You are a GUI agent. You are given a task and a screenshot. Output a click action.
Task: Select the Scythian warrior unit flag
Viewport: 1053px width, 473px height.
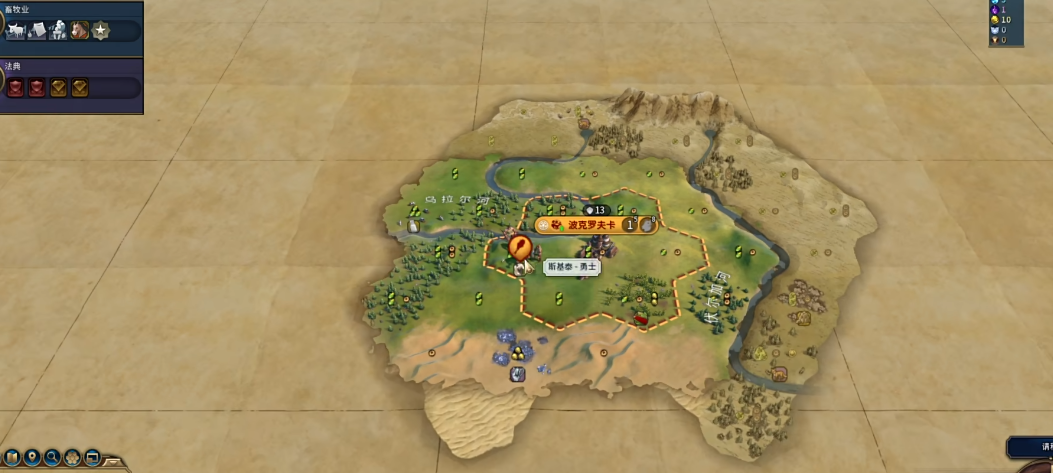519,246
